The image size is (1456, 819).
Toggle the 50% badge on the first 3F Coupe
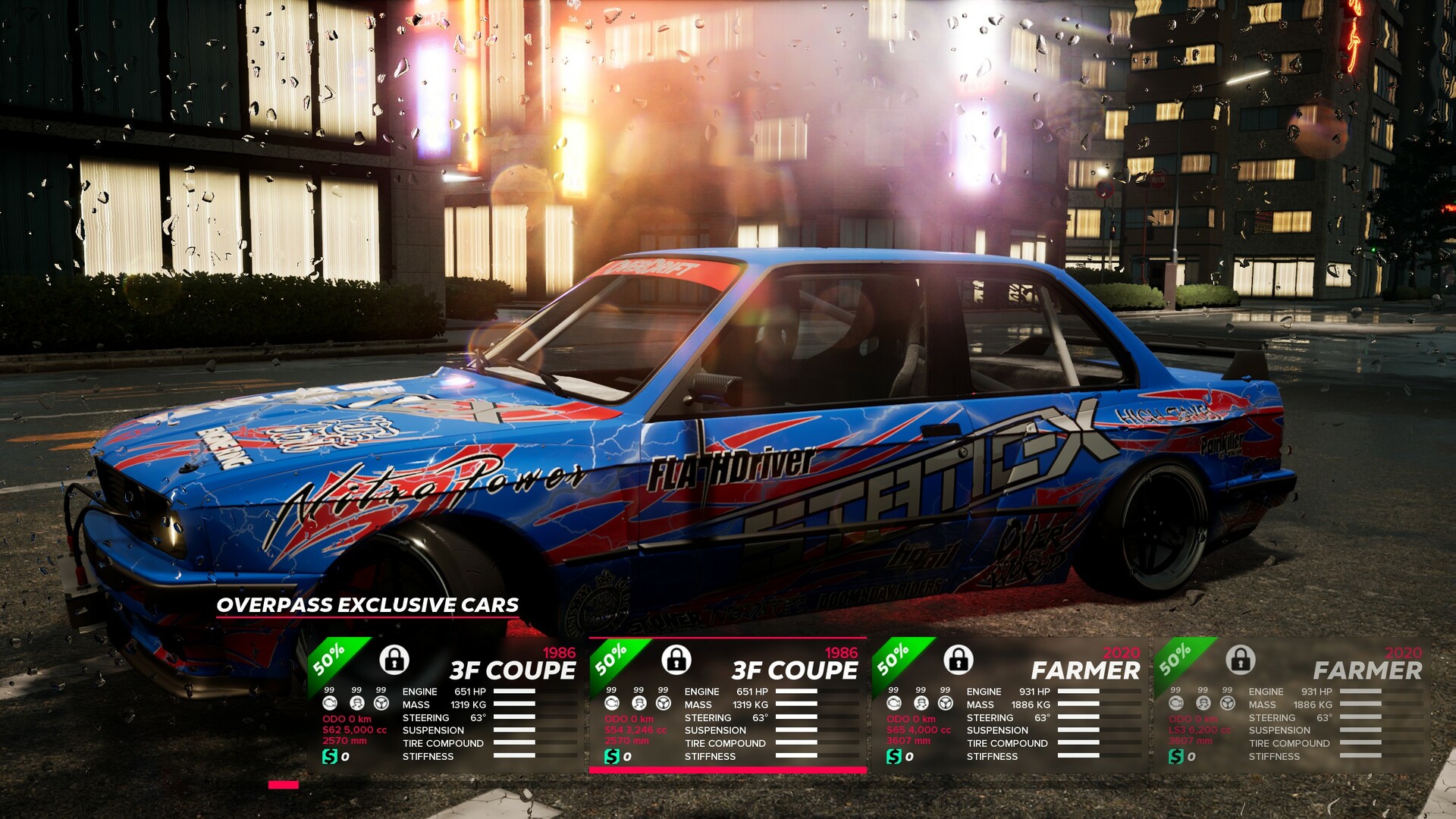pyautogui.click(x=326, y=661)
